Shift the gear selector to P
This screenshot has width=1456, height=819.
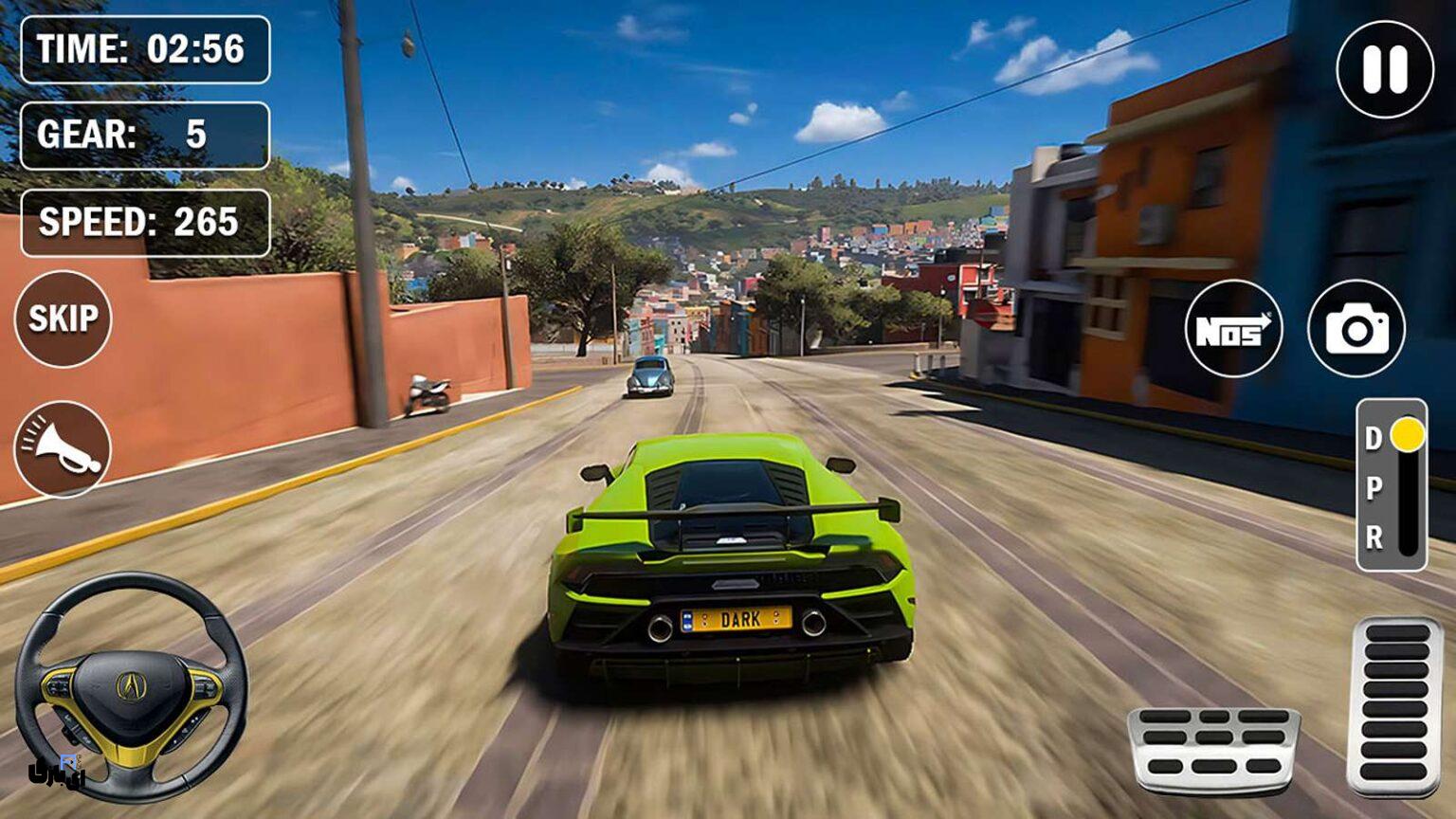(x=1374, y=488)
